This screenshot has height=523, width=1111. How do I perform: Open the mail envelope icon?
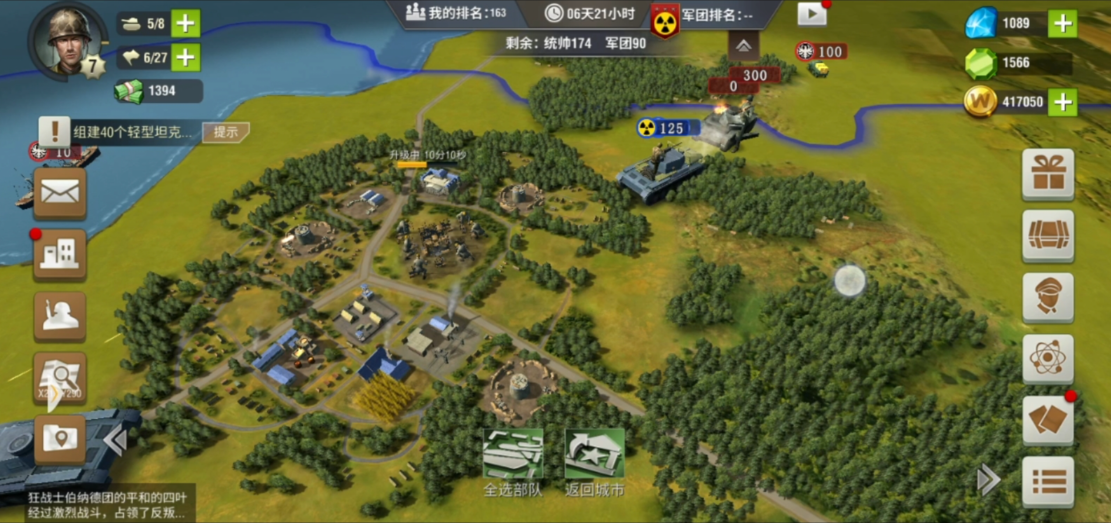click(x=60, y=193)
